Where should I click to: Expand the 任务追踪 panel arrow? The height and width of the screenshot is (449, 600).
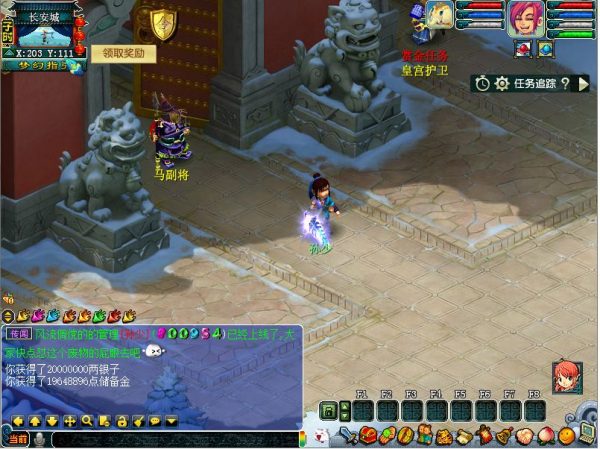(583, 84)
